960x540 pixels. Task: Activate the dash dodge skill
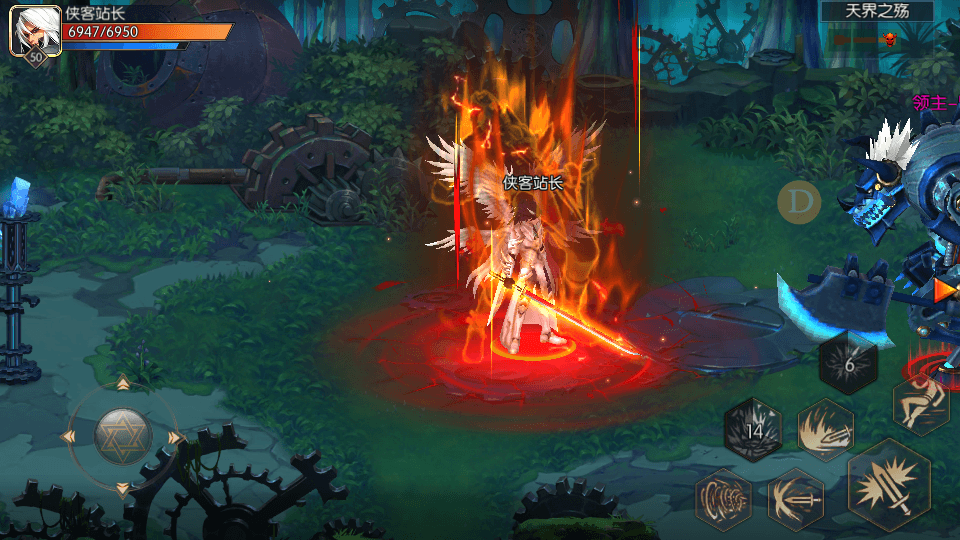pyautogui.click(x=920, y=403)
